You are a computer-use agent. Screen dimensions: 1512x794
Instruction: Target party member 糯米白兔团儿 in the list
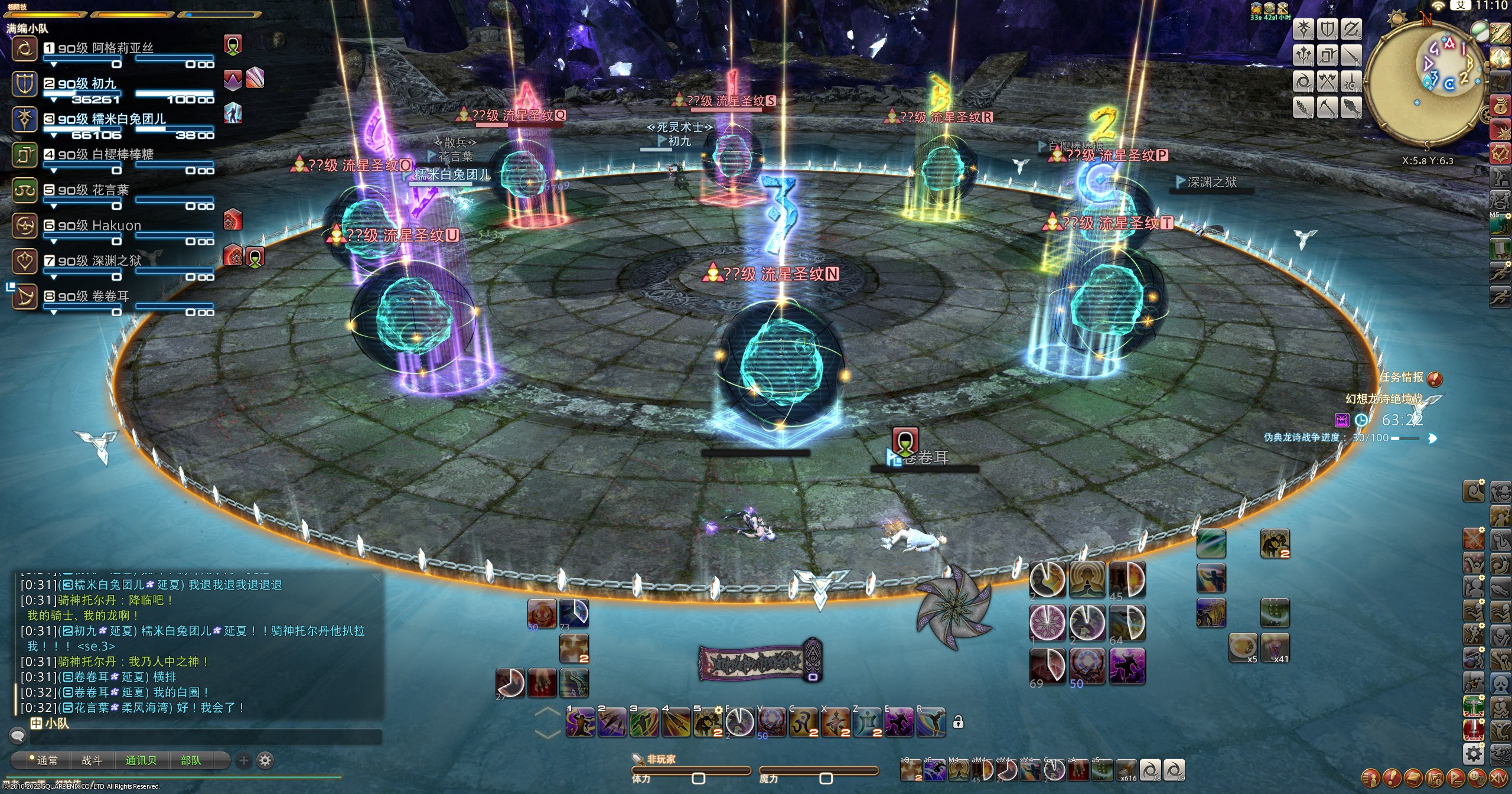112,119
